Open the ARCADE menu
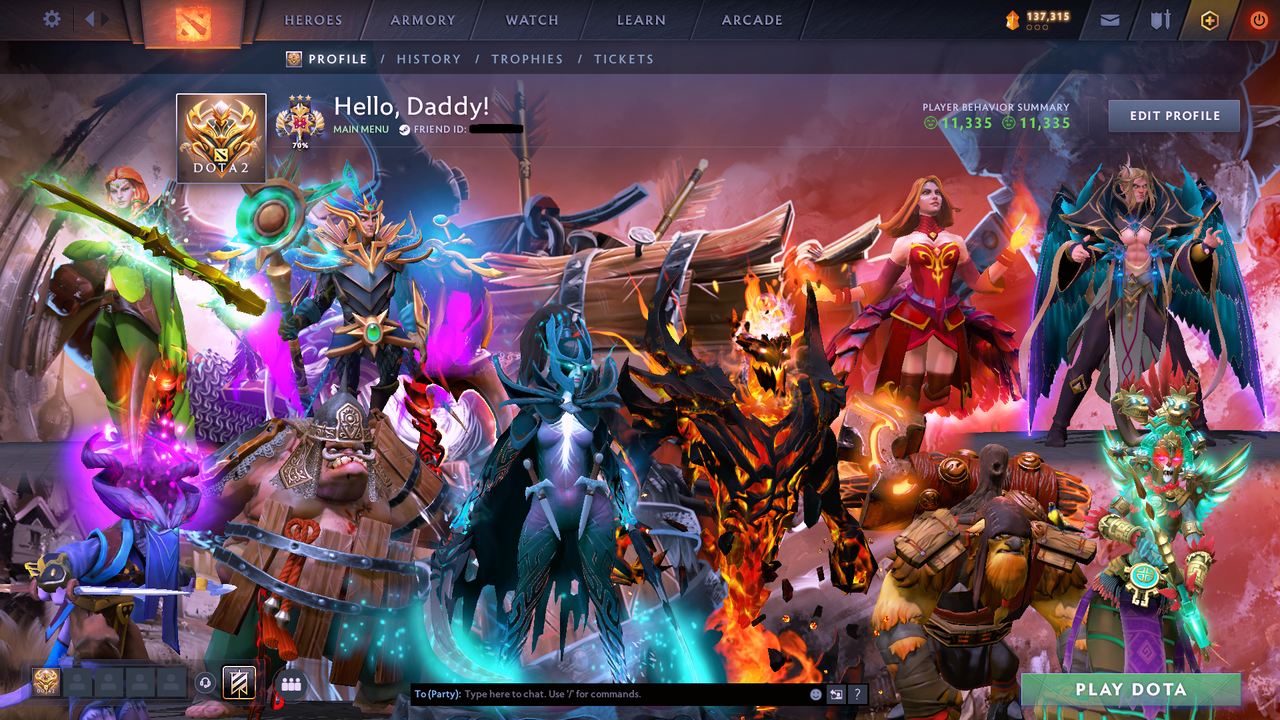This screenshot has height=720, width=1280. [752, 19]
